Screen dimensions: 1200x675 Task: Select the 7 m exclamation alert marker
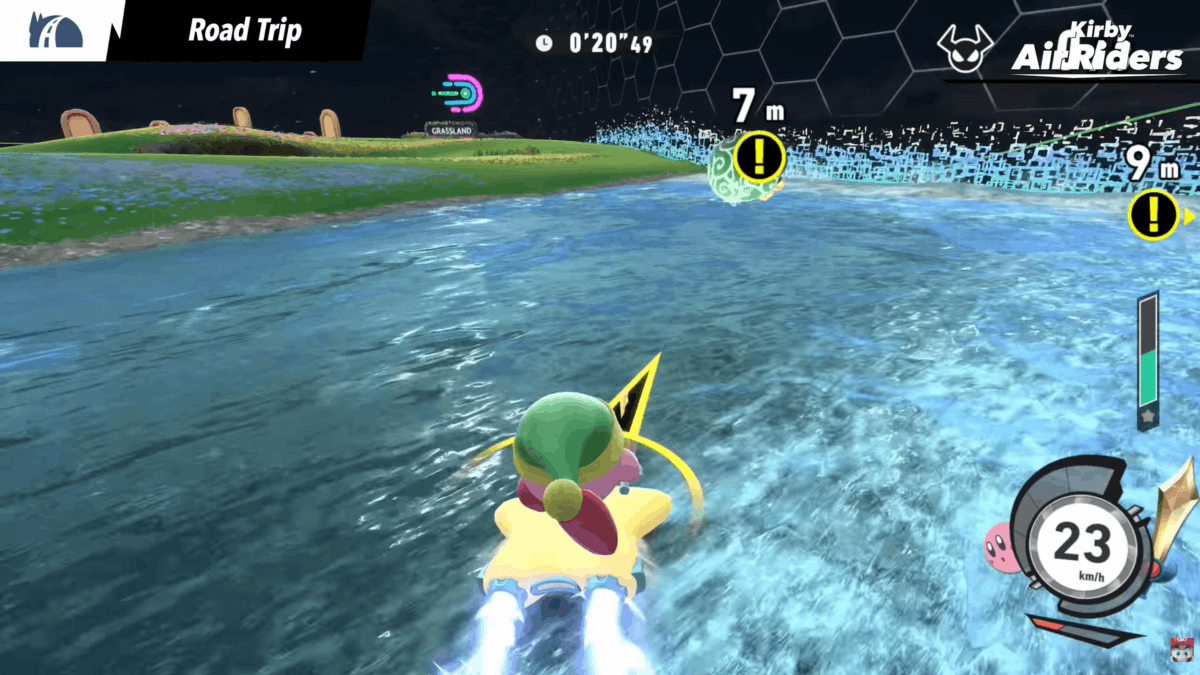(x=758, y=156)
